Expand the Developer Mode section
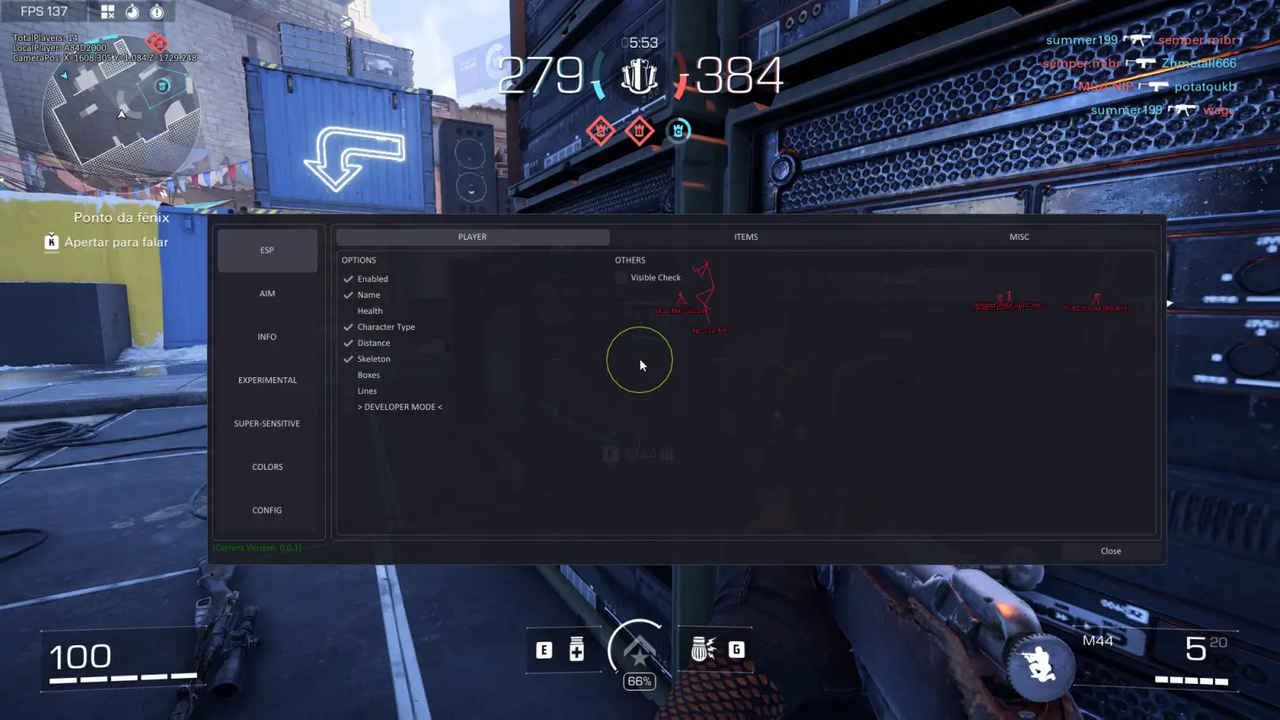Image resolution: width=1280 pixels, height=720 pixels. 399,406
